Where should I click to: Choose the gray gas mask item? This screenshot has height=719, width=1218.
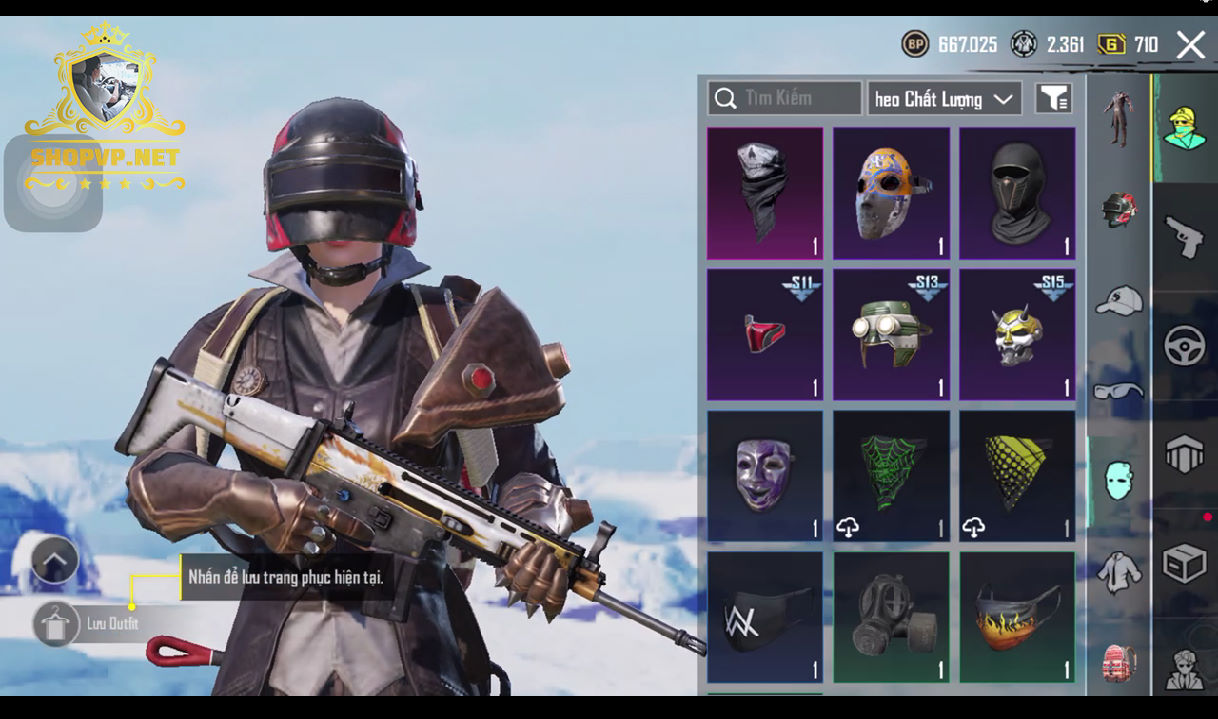tap(891, 617)
